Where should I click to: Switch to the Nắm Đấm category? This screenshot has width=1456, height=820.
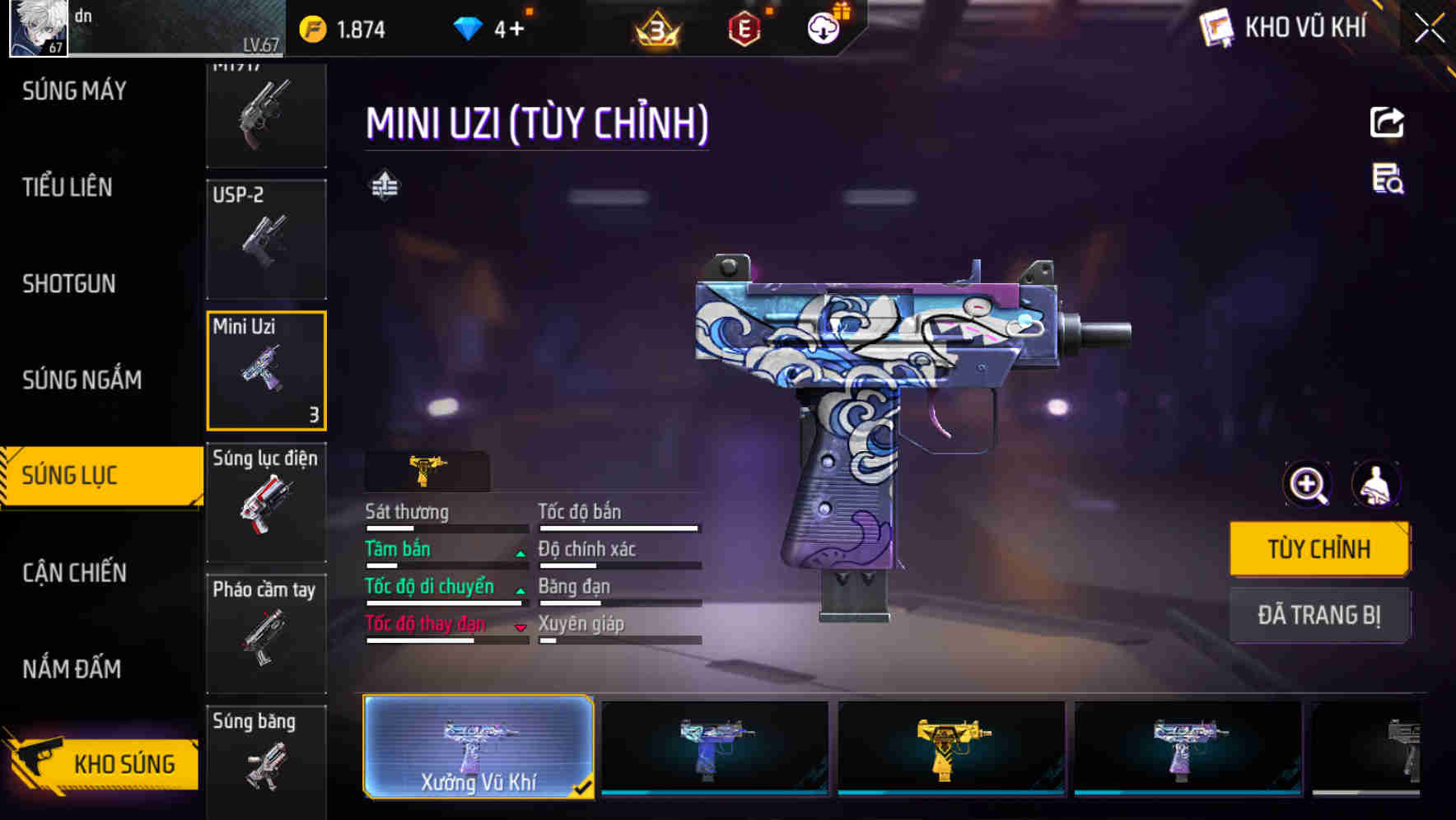click(x=72, y=669)
